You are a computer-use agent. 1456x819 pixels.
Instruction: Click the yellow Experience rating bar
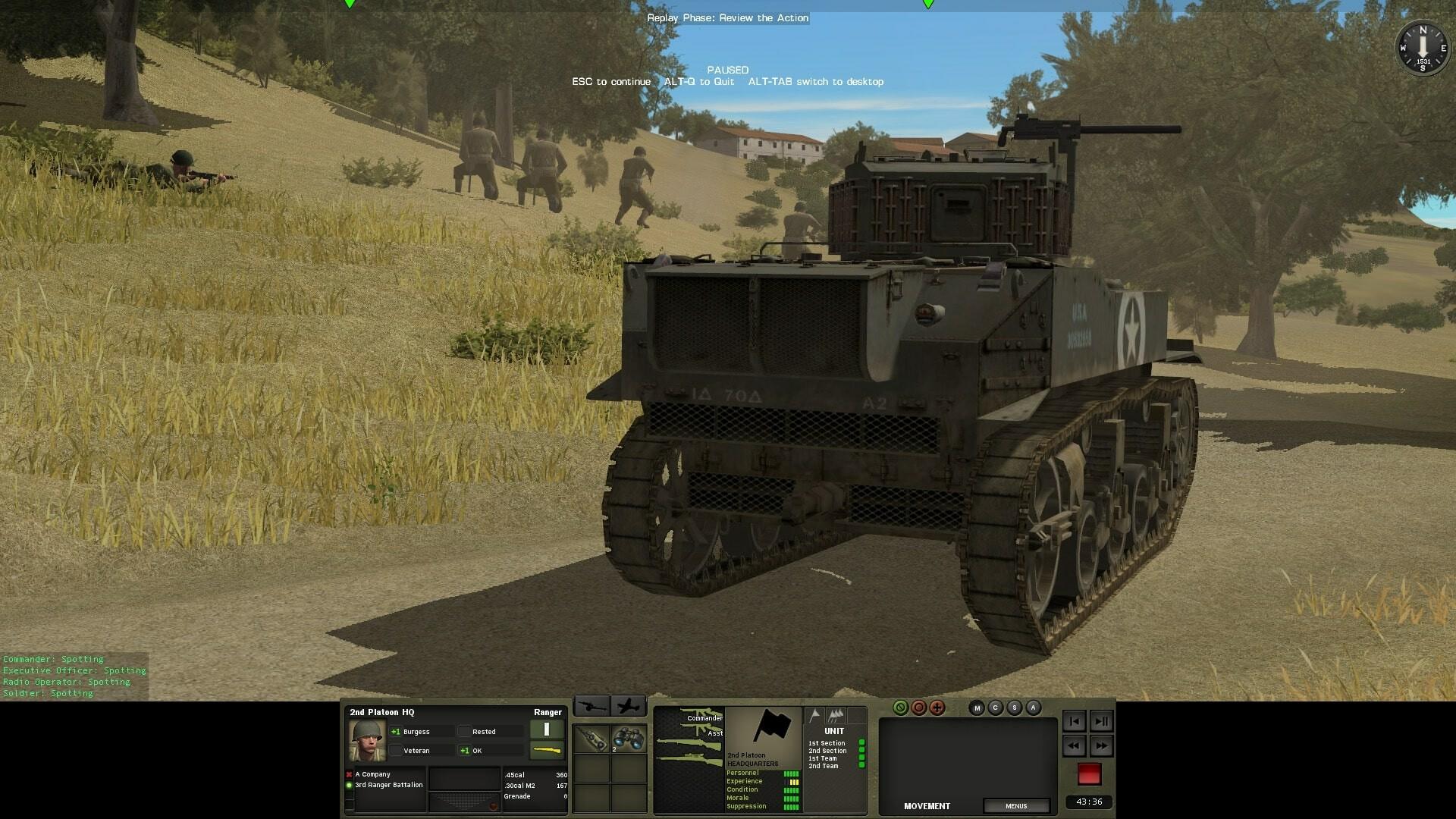coord(794,781)
